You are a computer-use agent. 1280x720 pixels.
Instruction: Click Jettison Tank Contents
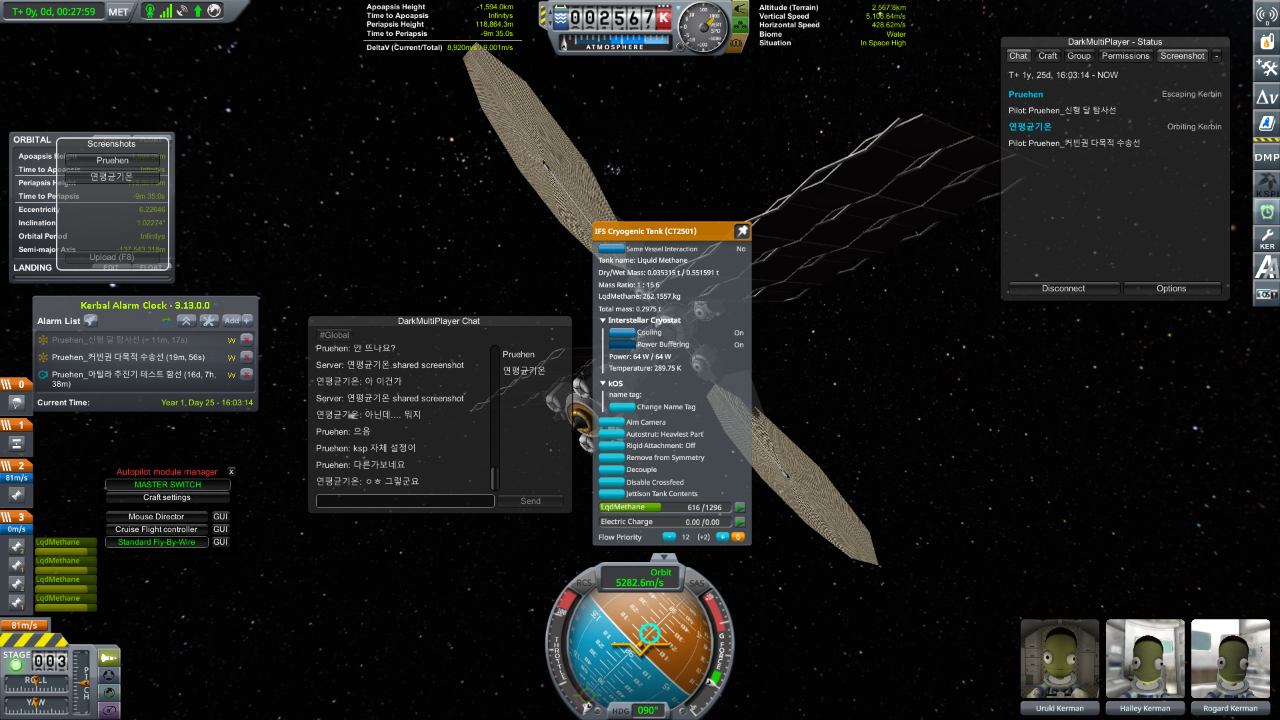pos(612,493)
